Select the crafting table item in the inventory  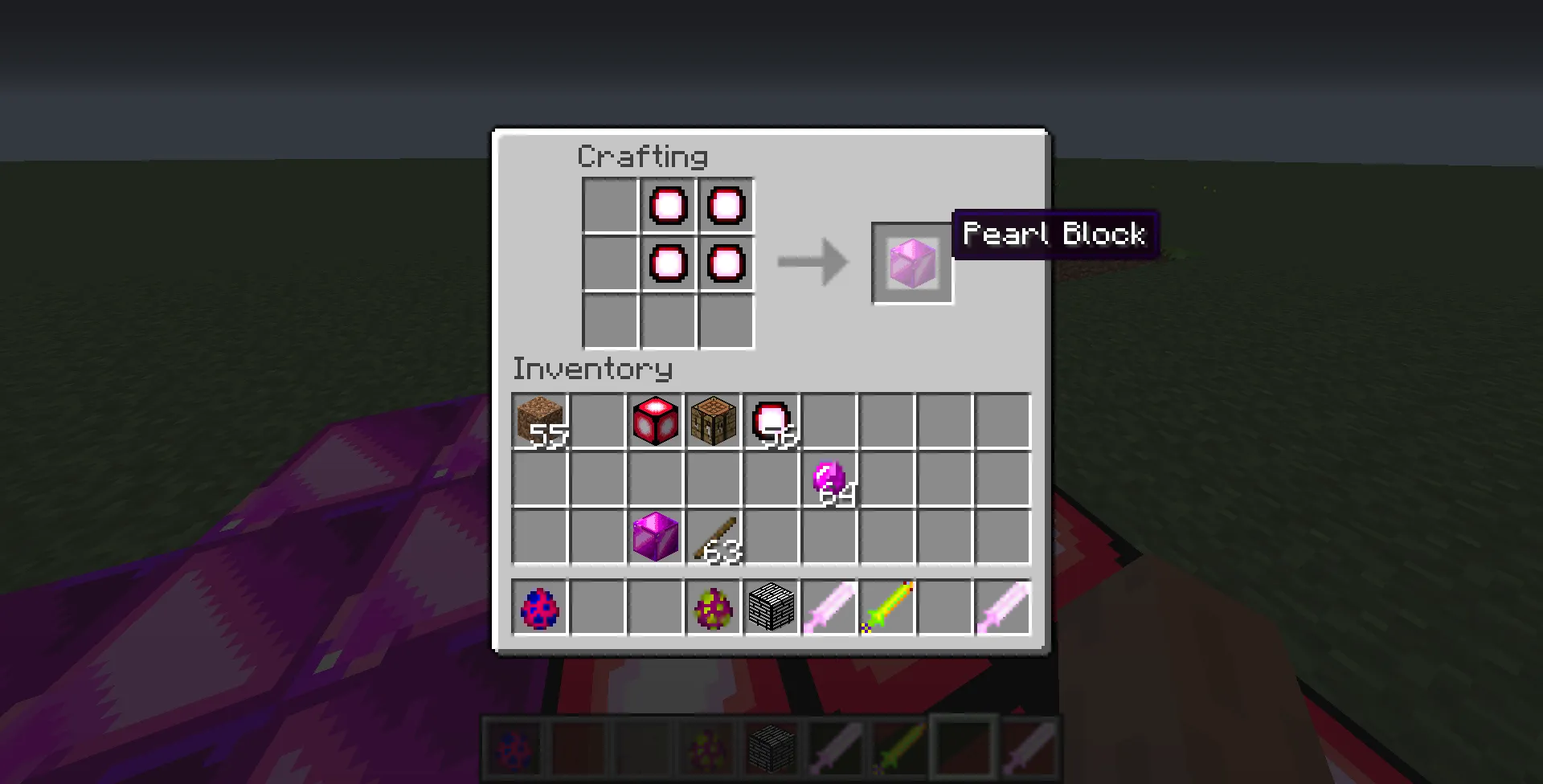714,421
